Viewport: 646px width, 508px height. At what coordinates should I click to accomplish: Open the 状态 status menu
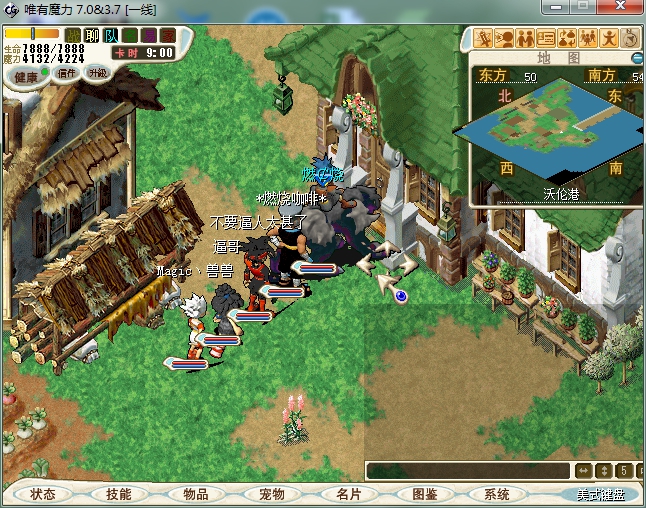(42, 494)
